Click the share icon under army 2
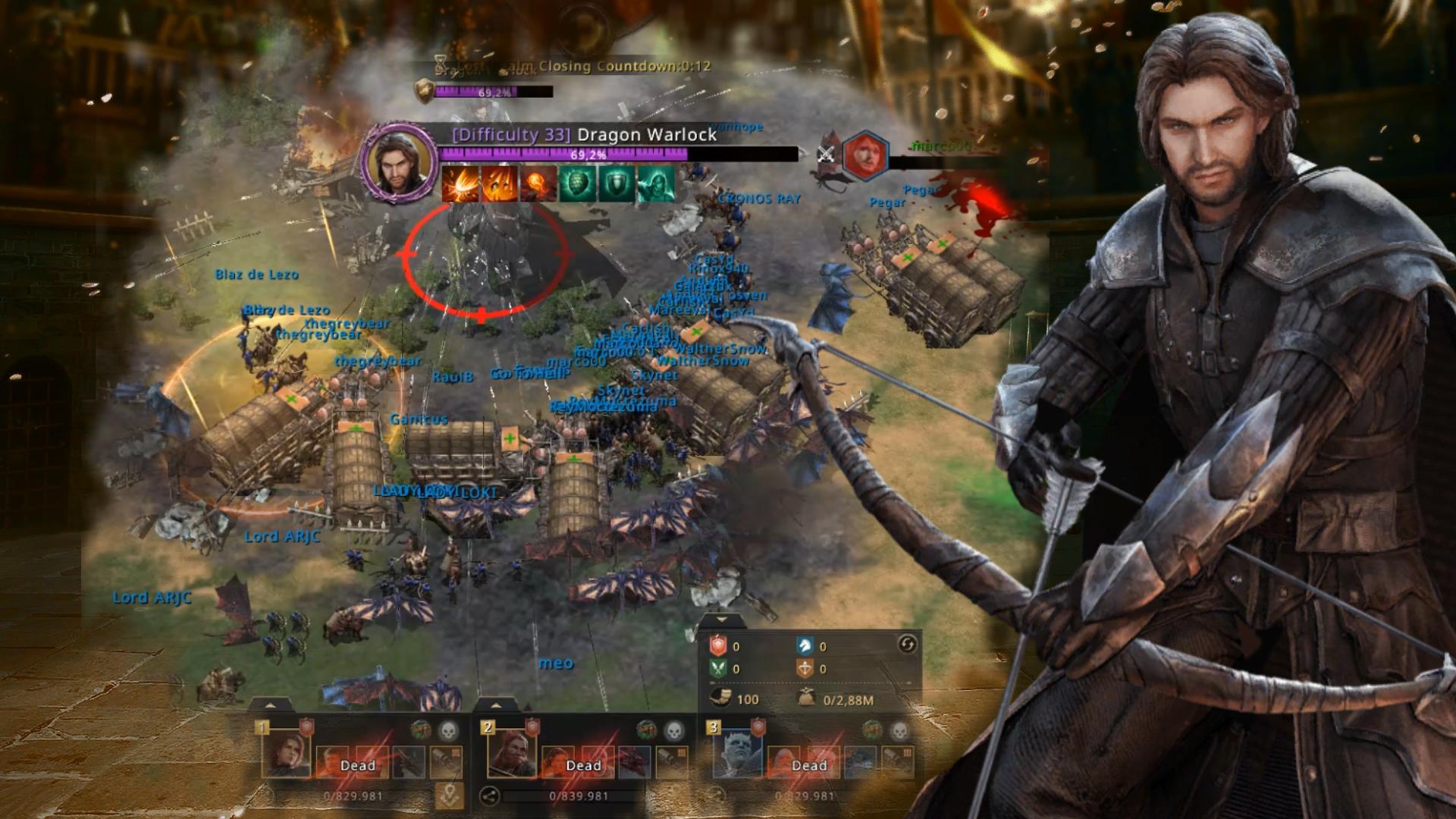This screenshot has width=1456, height=819. click(489, 795)
